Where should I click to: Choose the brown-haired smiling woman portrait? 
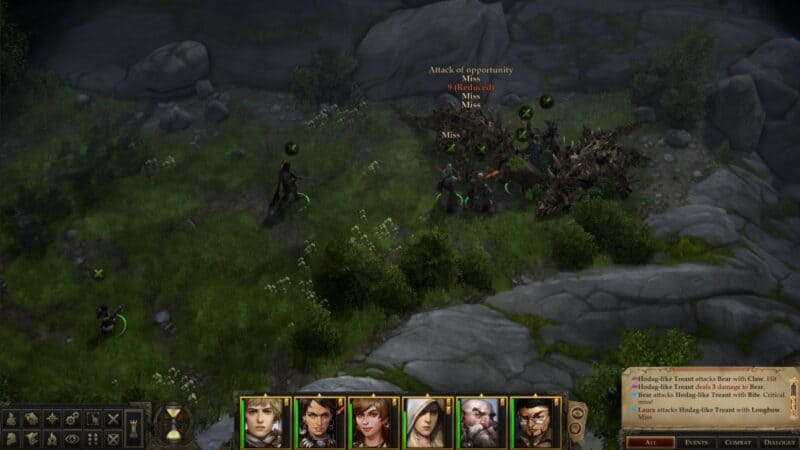click(x=372, y=422)
